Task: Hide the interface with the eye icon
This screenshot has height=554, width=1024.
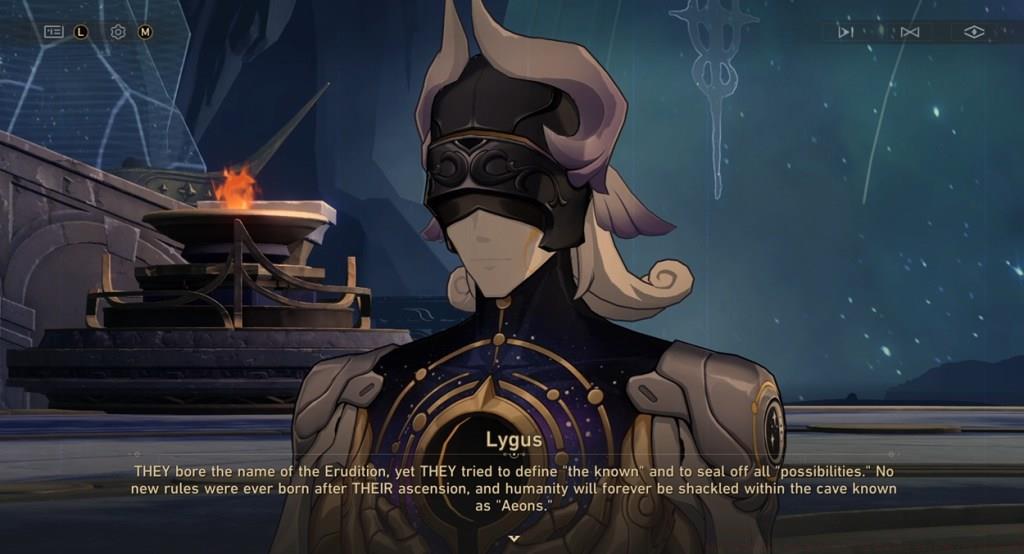Action: coord(974,32)
